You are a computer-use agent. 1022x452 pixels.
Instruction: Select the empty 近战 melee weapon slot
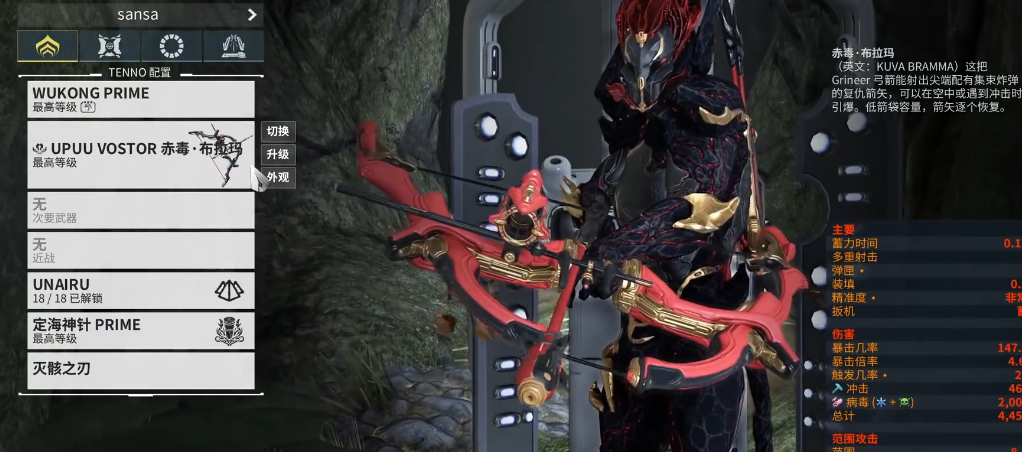tap(141, 250)
